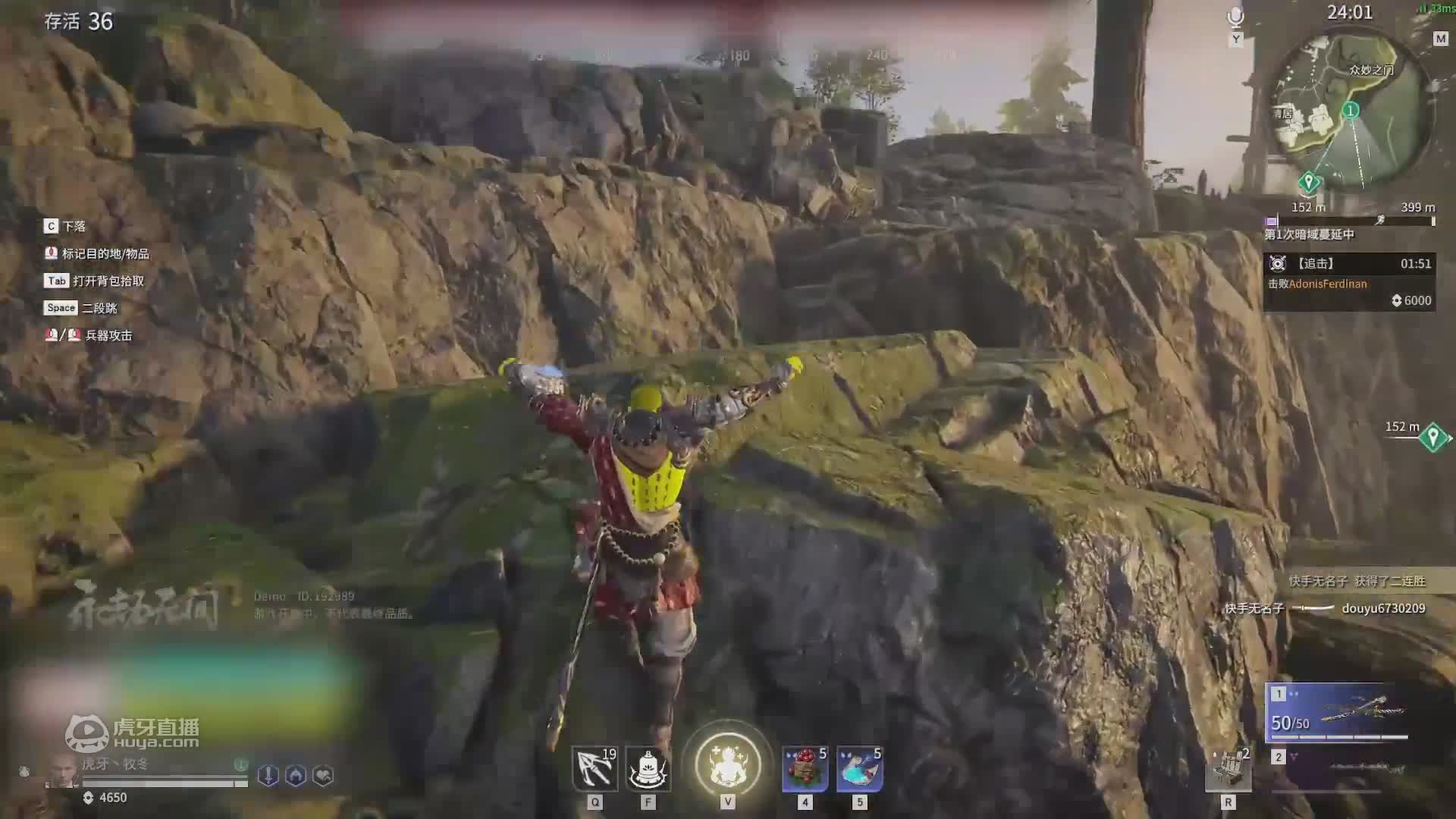
Task: Trigger the bell skill icon
Action: 648,768
